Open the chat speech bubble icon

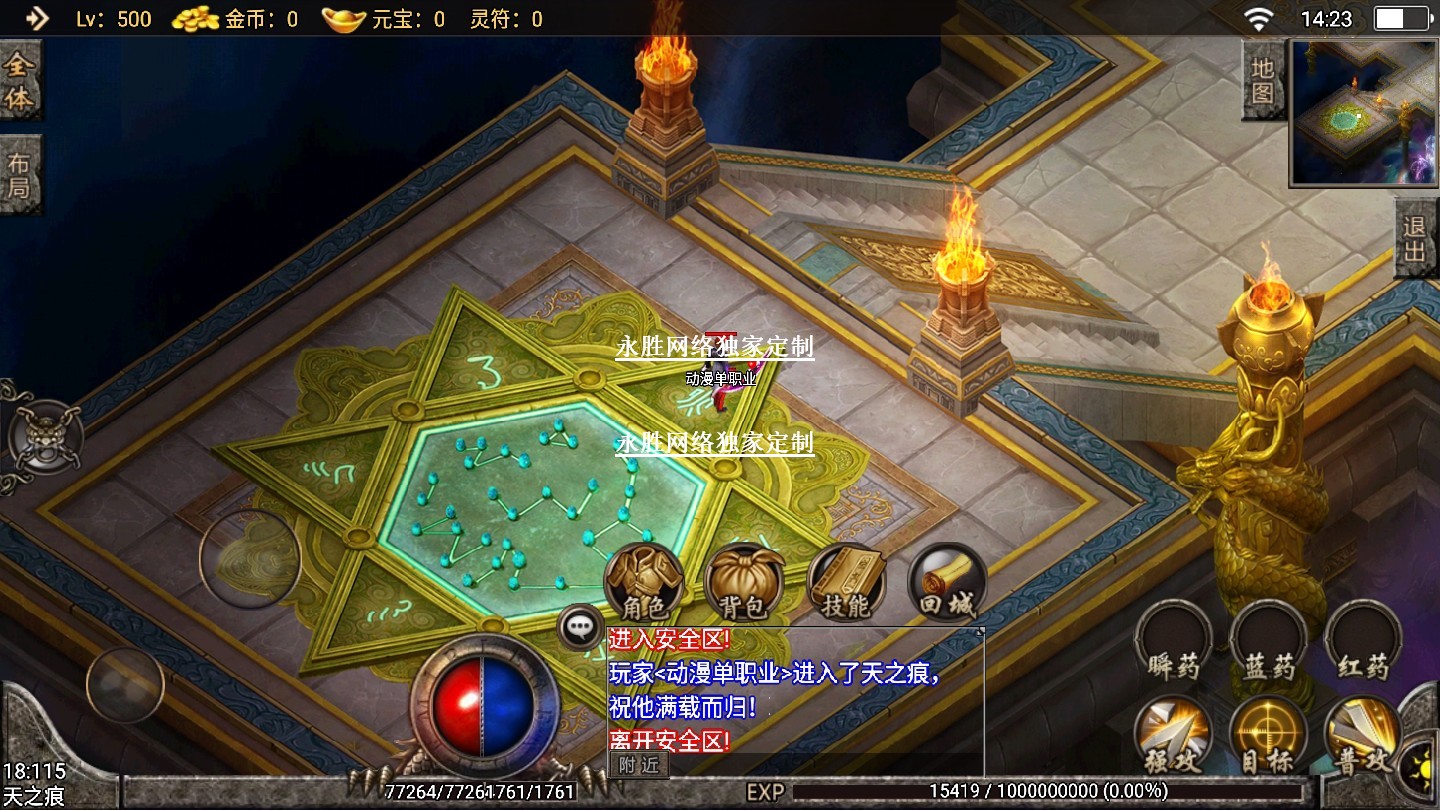click(x=580, y=628)
